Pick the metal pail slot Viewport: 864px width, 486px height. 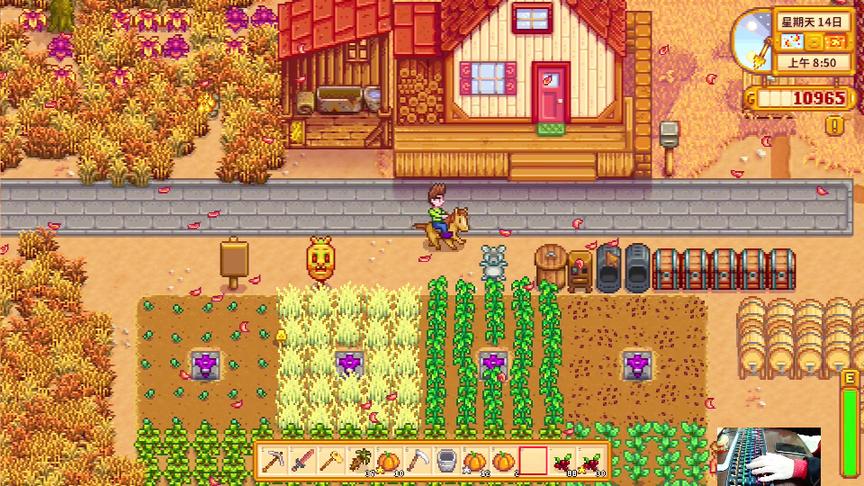[447, 461]
